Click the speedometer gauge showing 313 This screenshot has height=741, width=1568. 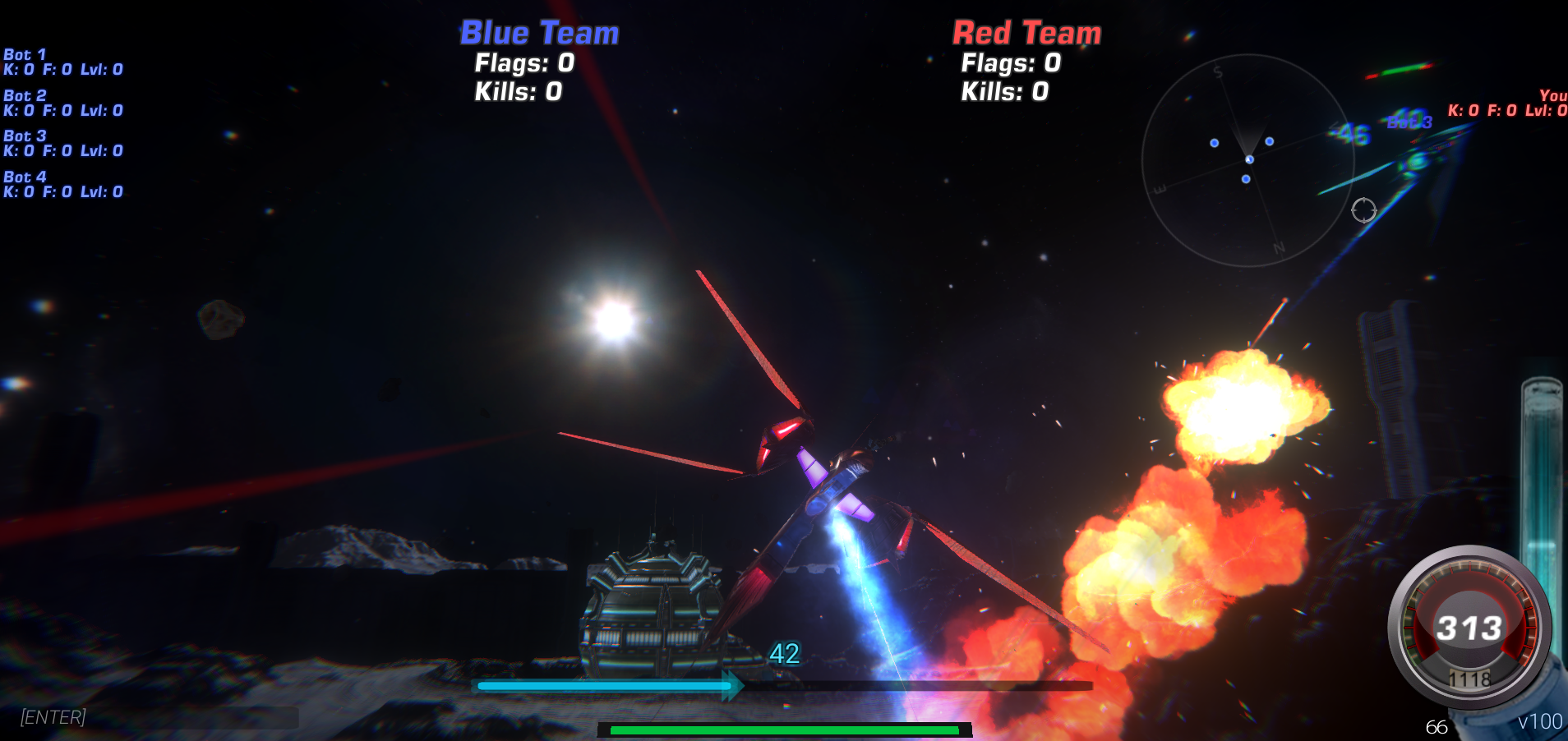1470,627
